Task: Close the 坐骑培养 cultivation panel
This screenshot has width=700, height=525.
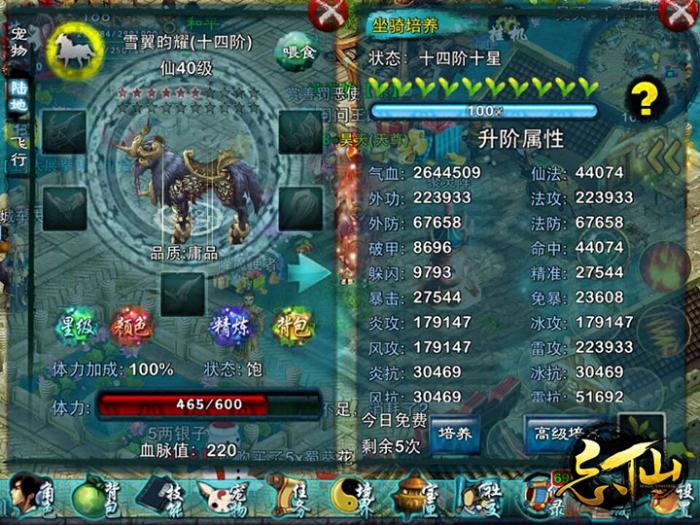Action: [671, 14]
